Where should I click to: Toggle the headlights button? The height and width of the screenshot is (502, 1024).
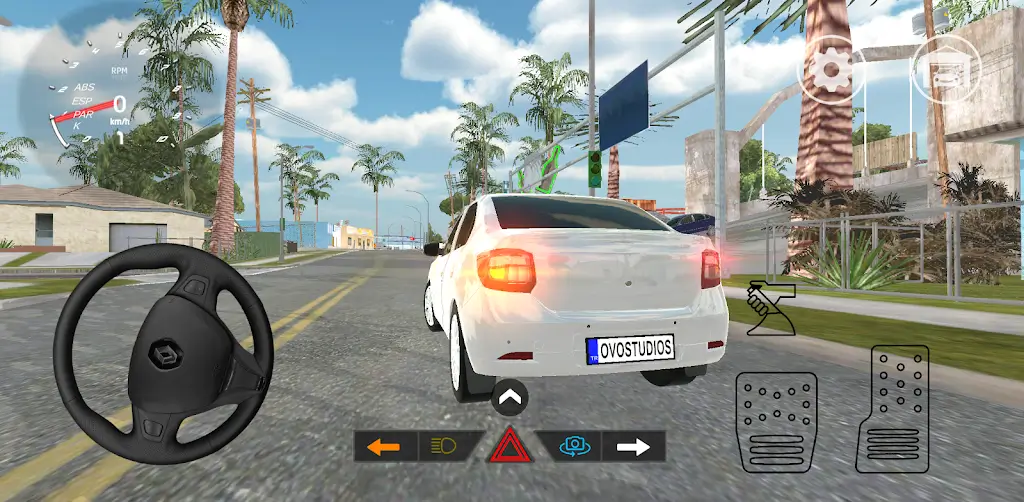pos(446,446)
